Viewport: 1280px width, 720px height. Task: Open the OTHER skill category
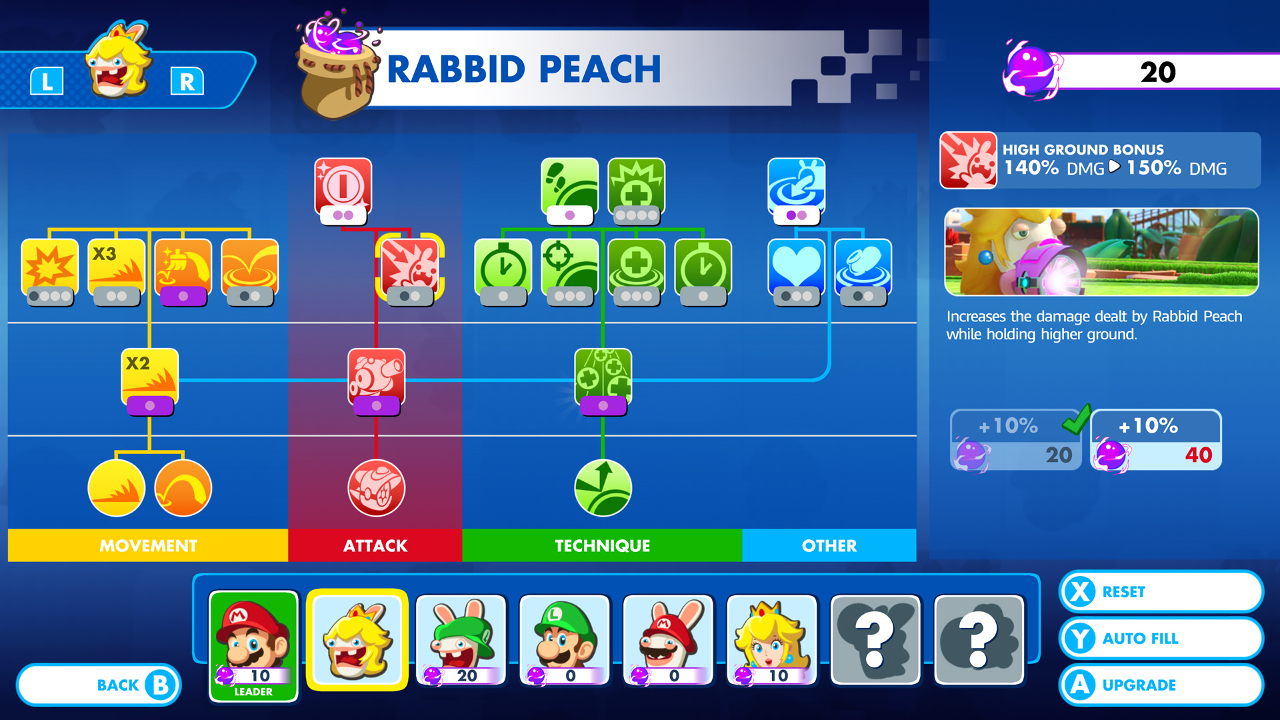coord(829,546)
